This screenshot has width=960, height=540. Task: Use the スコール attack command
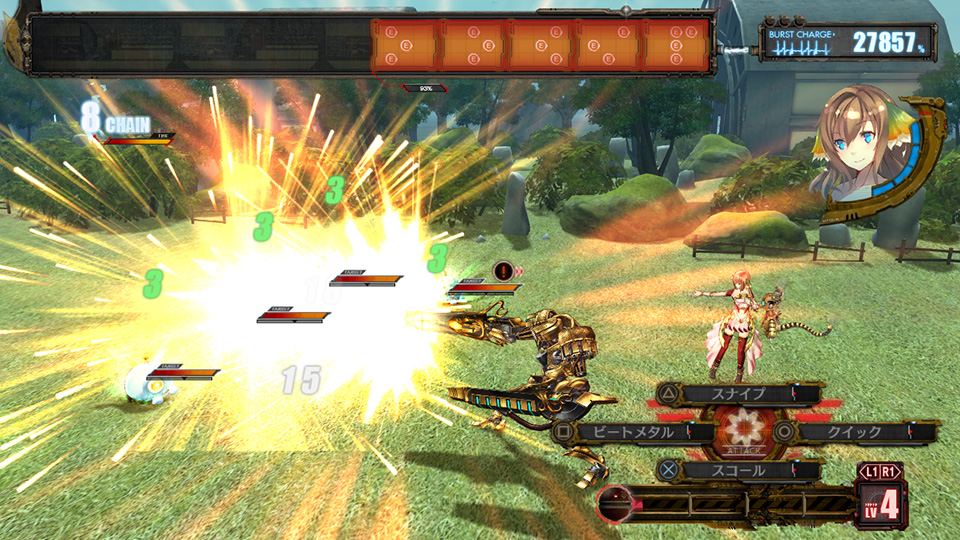pos(740,470)
